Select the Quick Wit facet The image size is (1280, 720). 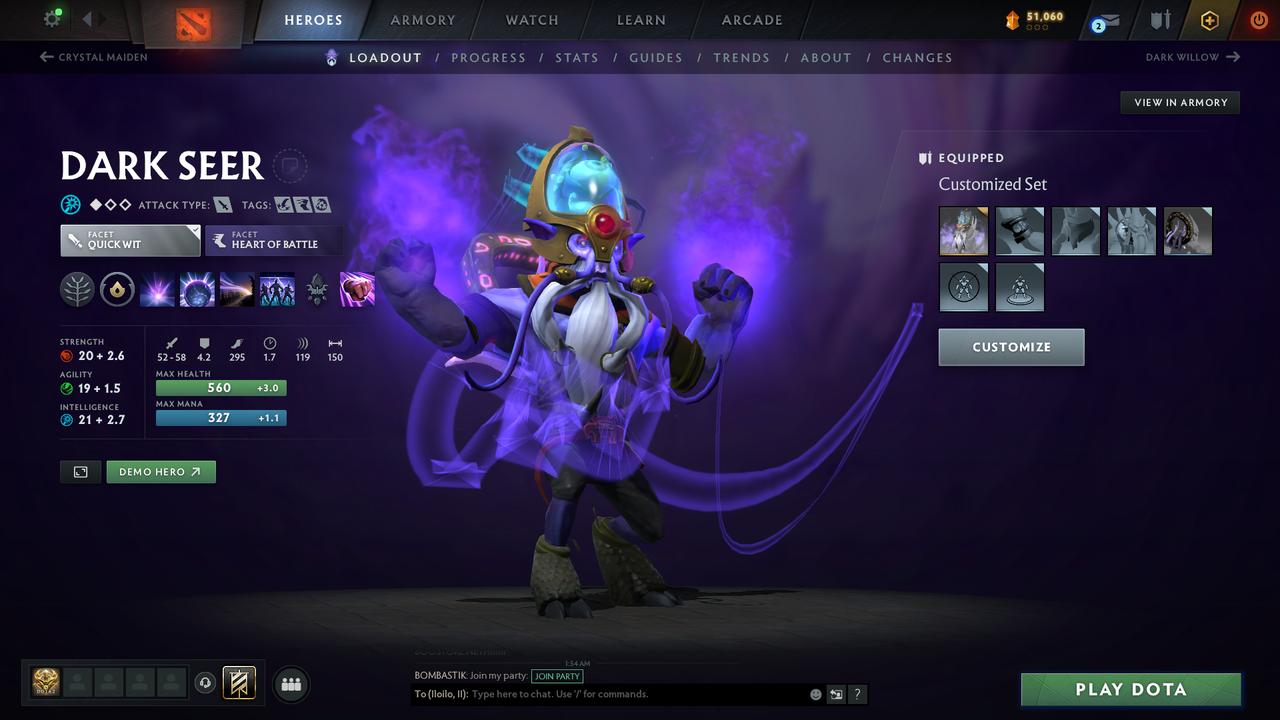130,240
